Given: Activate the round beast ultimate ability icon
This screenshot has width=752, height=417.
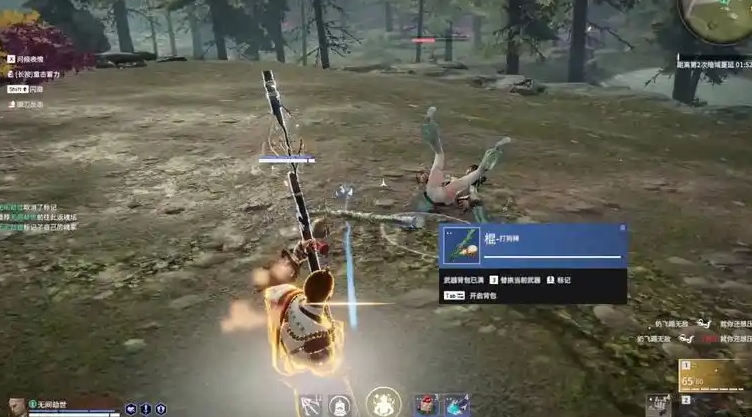Looking at the screenshot, I should tap(382, 402).
